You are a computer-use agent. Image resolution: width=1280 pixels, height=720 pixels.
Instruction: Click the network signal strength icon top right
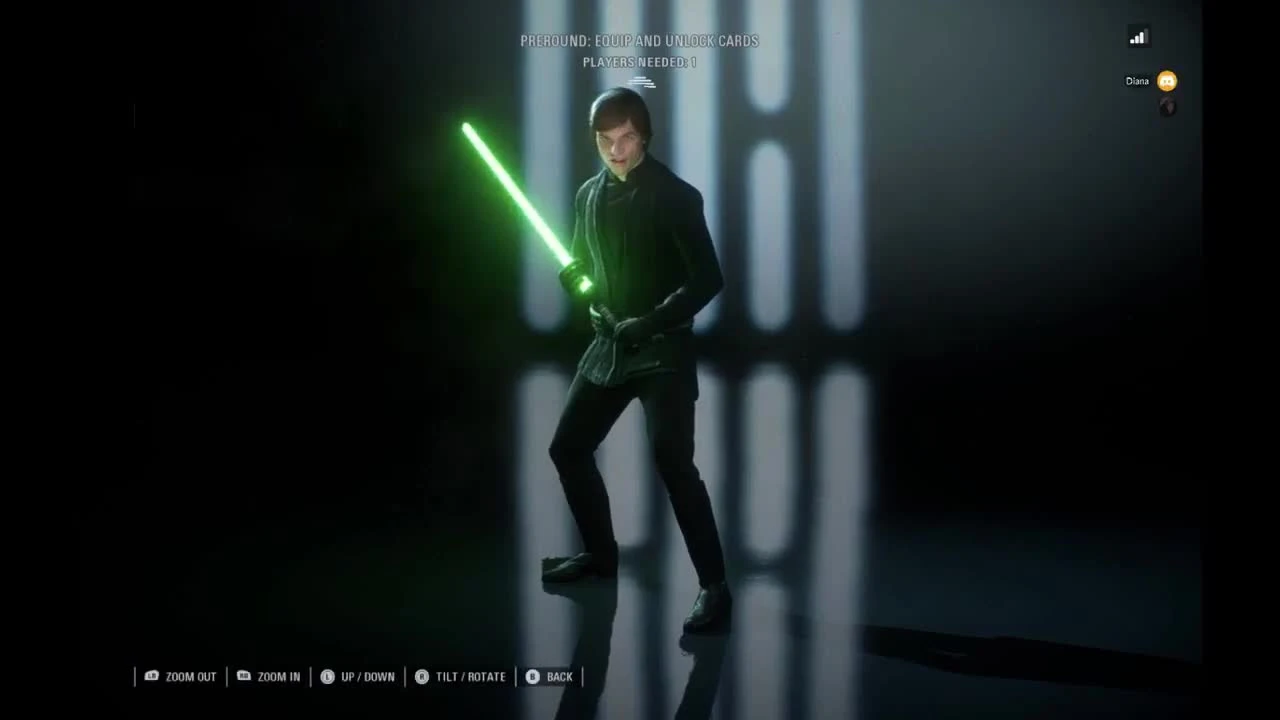[x=1137, y=36]
